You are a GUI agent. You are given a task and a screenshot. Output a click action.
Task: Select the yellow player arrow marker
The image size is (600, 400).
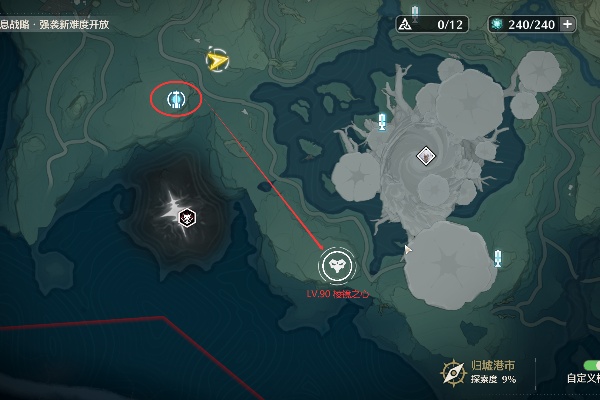pos(217,61)
